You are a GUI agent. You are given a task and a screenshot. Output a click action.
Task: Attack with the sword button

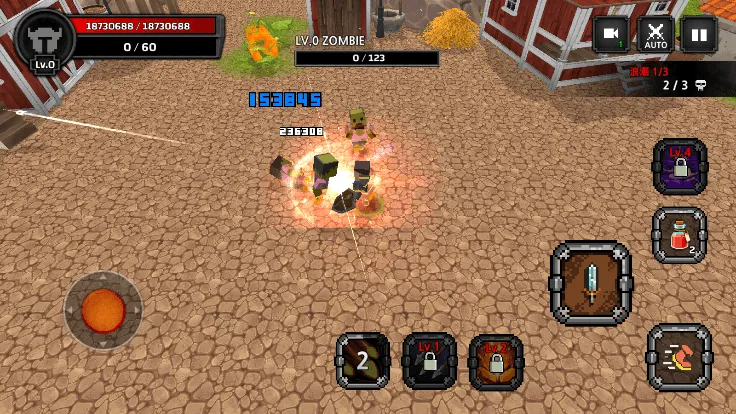(591, 283)
